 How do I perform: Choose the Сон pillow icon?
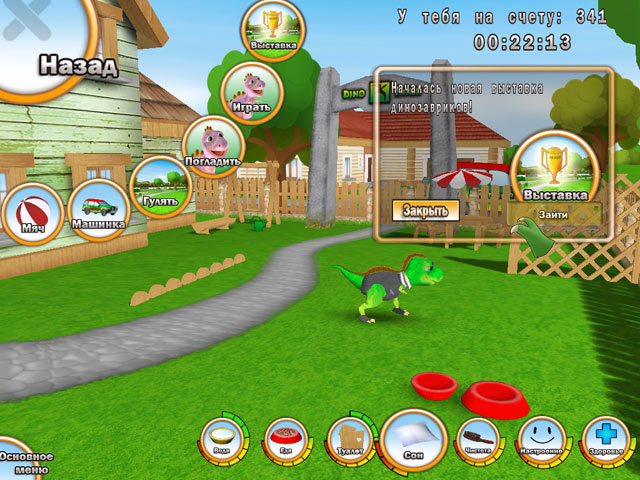(414, 440)
